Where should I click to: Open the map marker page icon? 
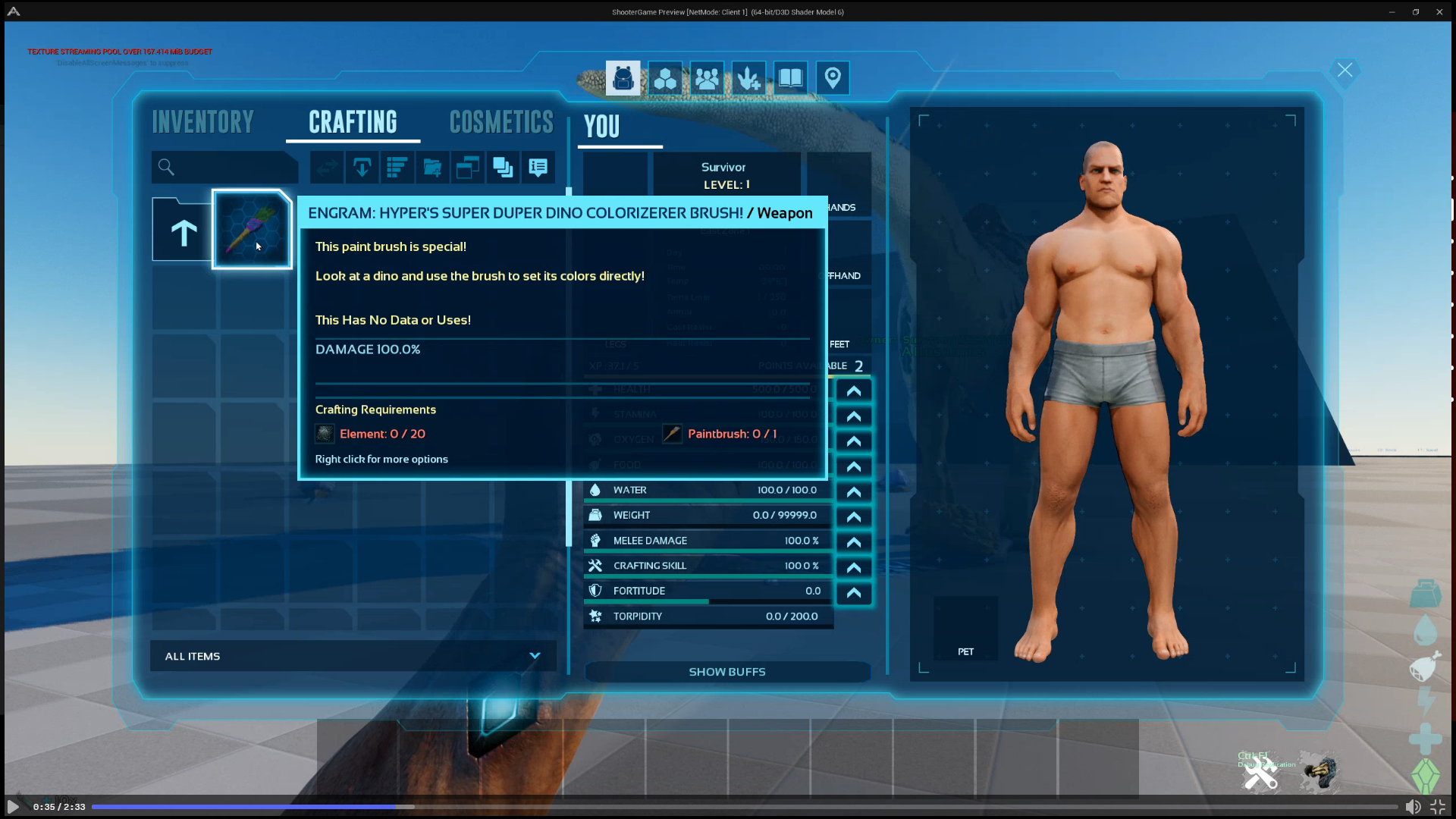point(832,78)
